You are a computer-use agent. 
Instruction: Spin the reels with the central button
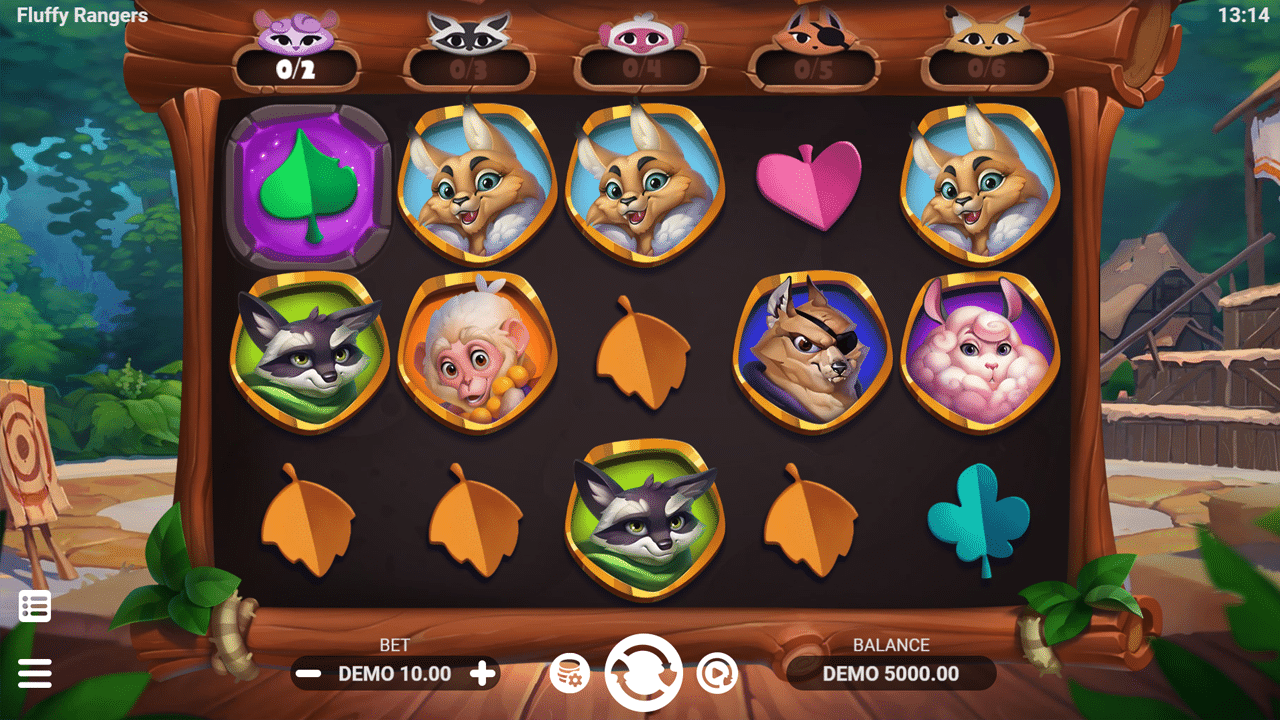(644, 673)
